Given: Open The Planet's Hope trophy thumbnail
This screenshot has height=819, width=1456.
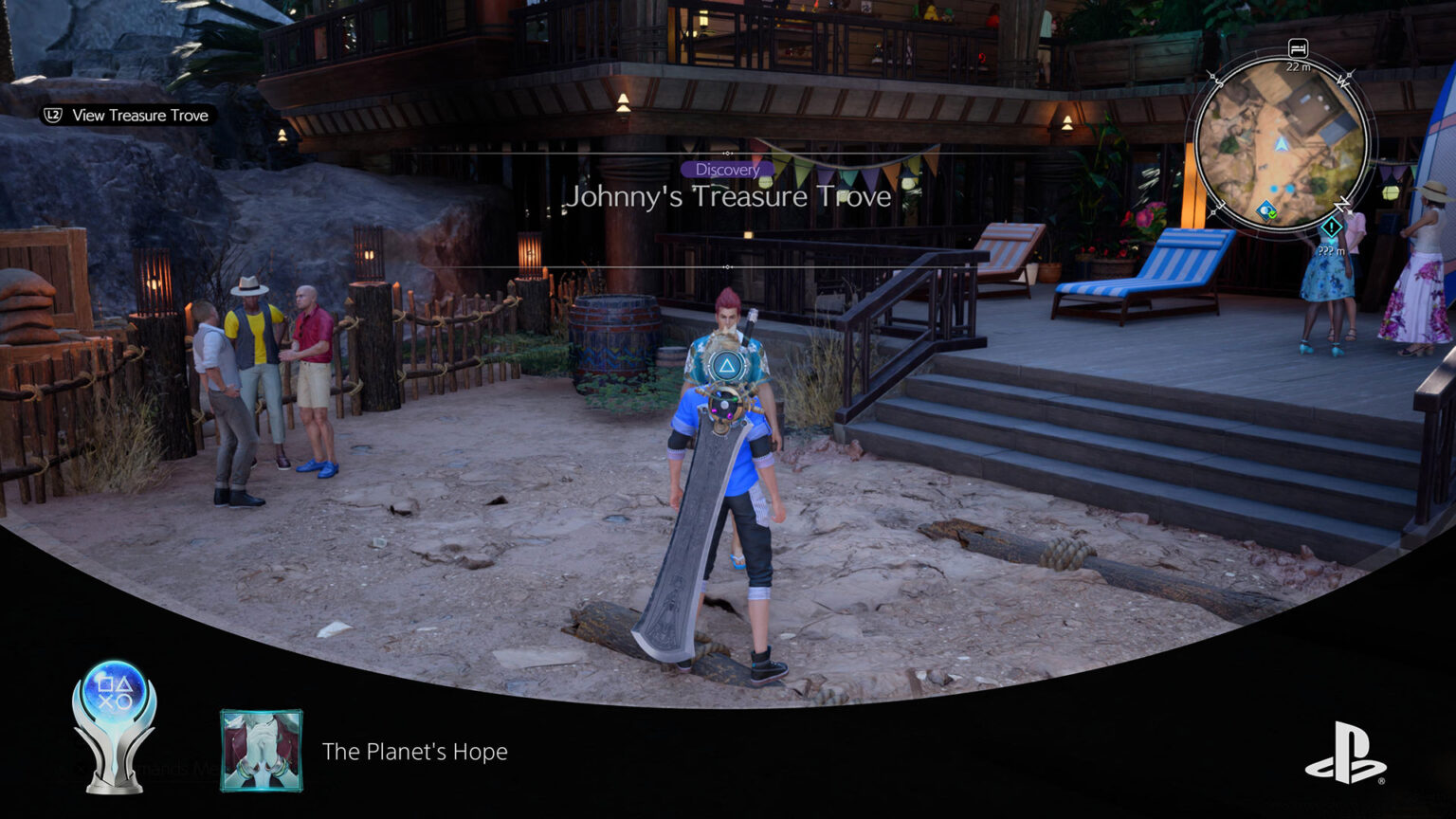Looking at the screenshot, I should tap(262, 751).
